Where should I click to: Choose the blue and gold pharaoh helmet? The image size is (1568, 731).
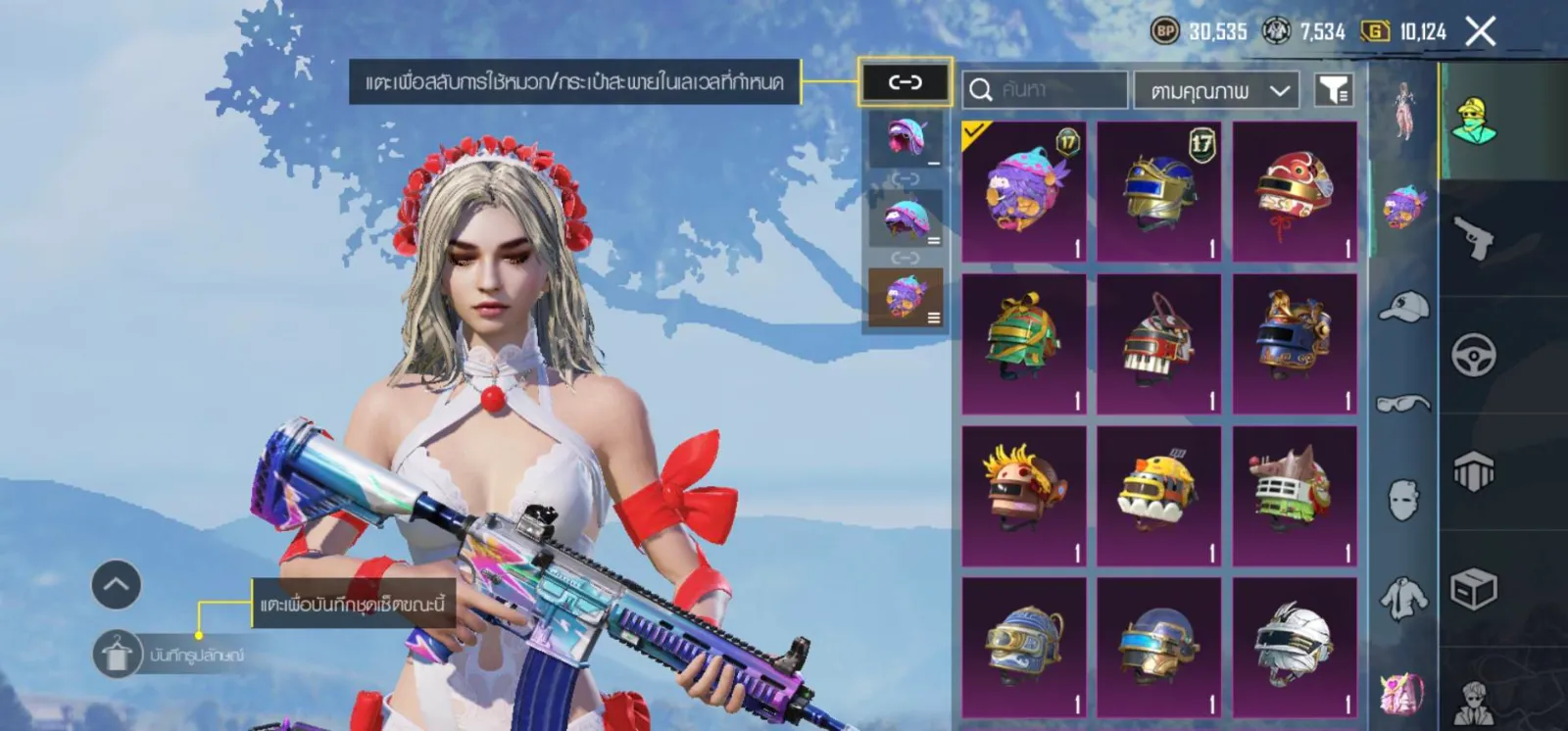pos(1159,191)
